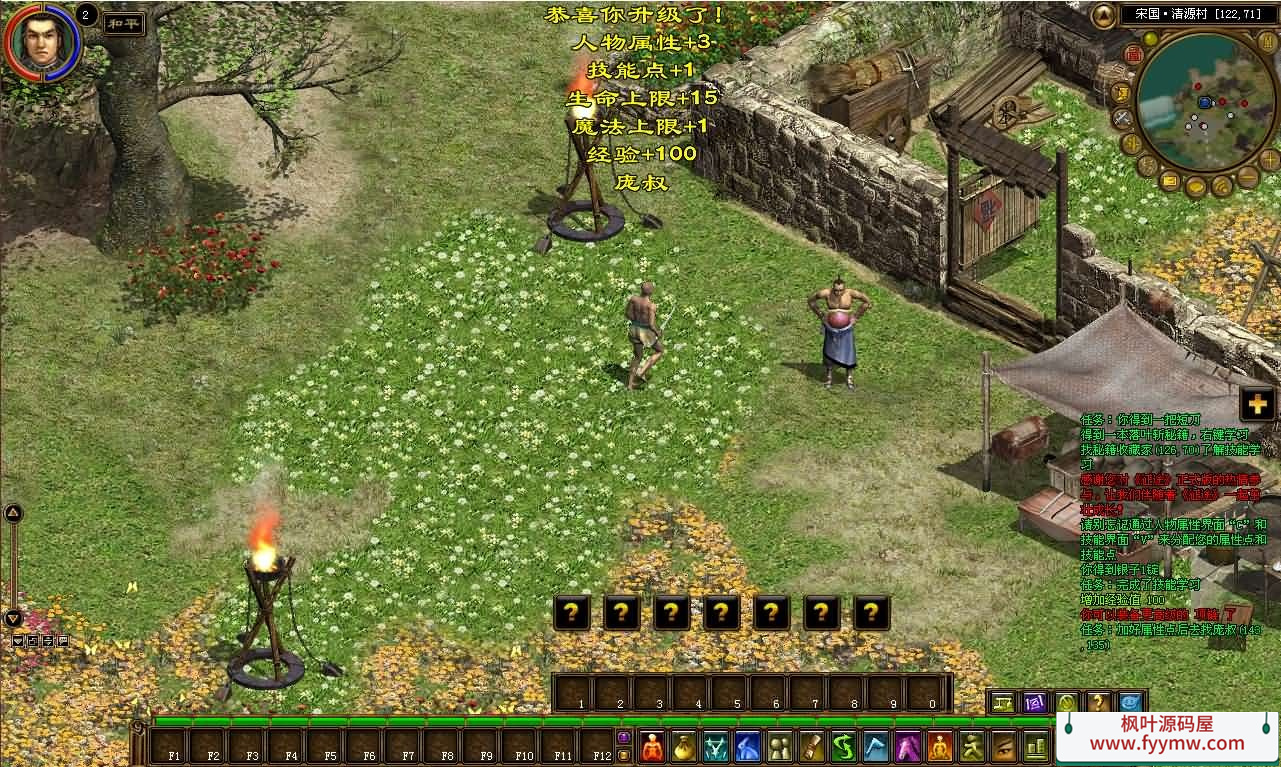Viewport: 1281px width, 767px height.
Task: Click the gold plus button above chat log
Action: pyautogui.click(x=1257, y=404)
